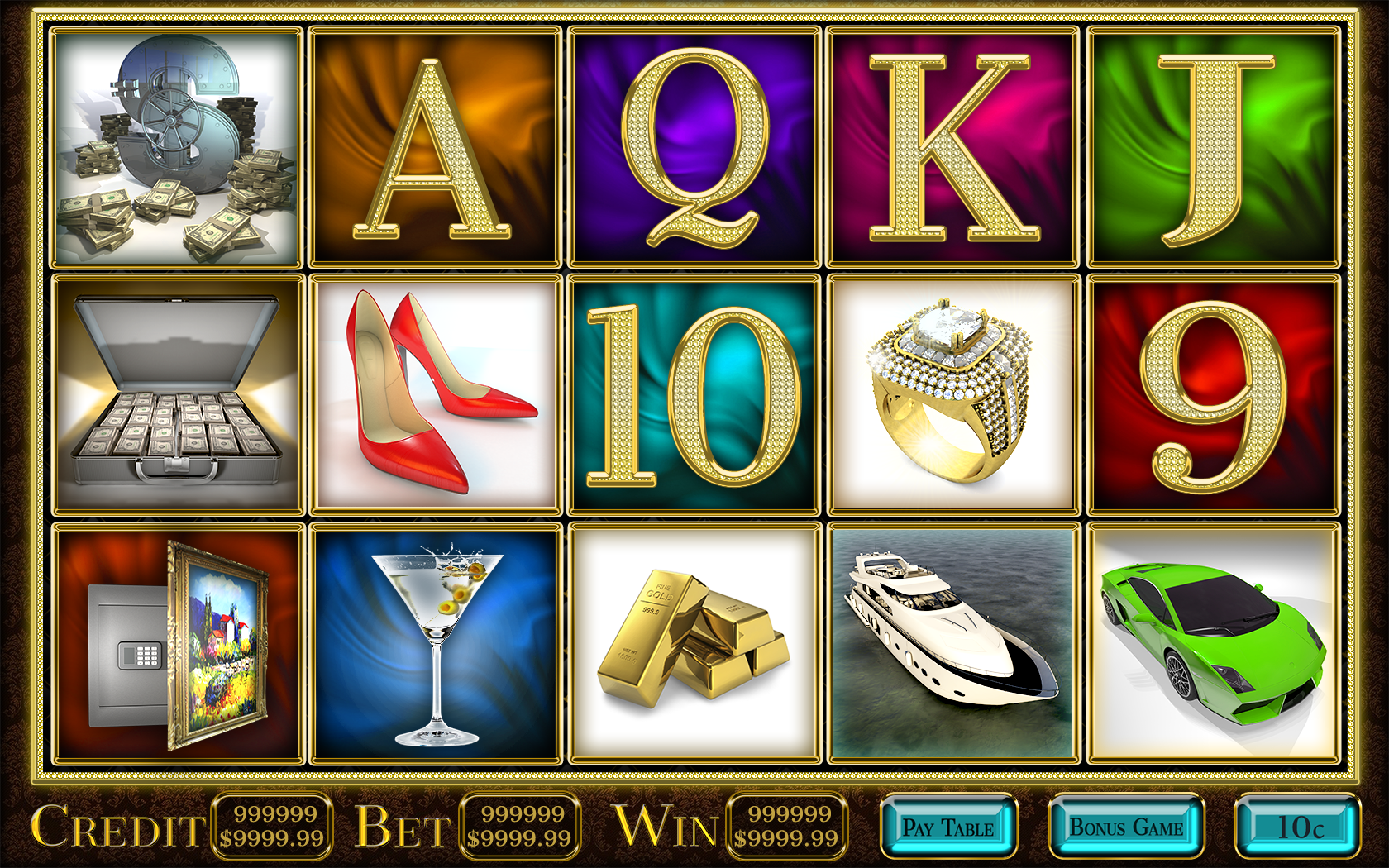Viewport: 1389px width, 868px height.
Task: Click the gold letter K tile
Action: (953, 147)
